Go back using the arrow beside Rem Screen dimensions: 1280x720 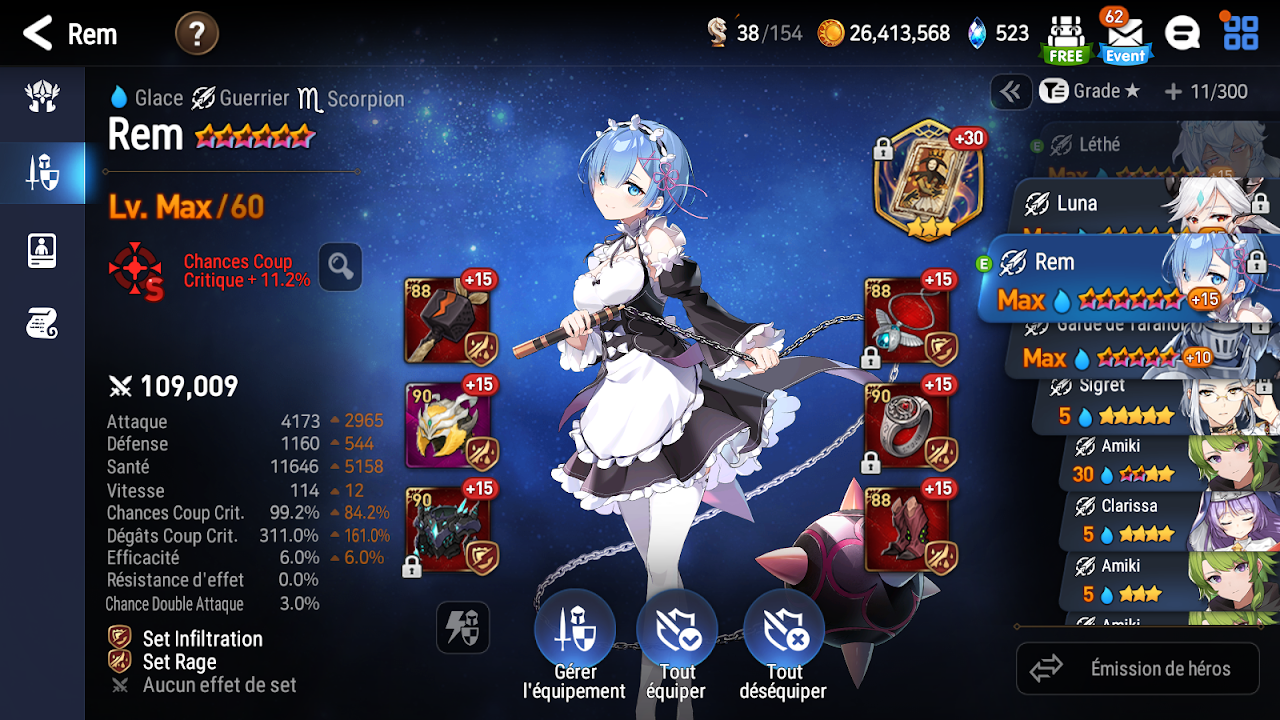coord(38,34)
